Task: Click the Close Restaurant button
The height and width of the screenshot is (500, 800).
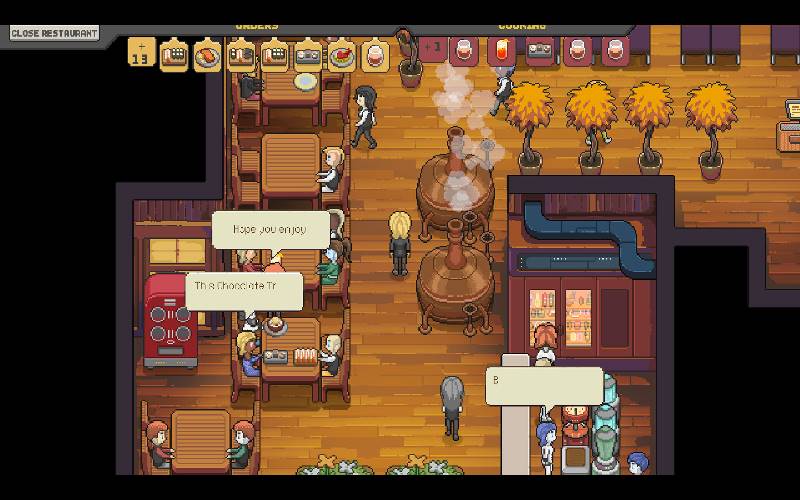Action: point(54,33)
